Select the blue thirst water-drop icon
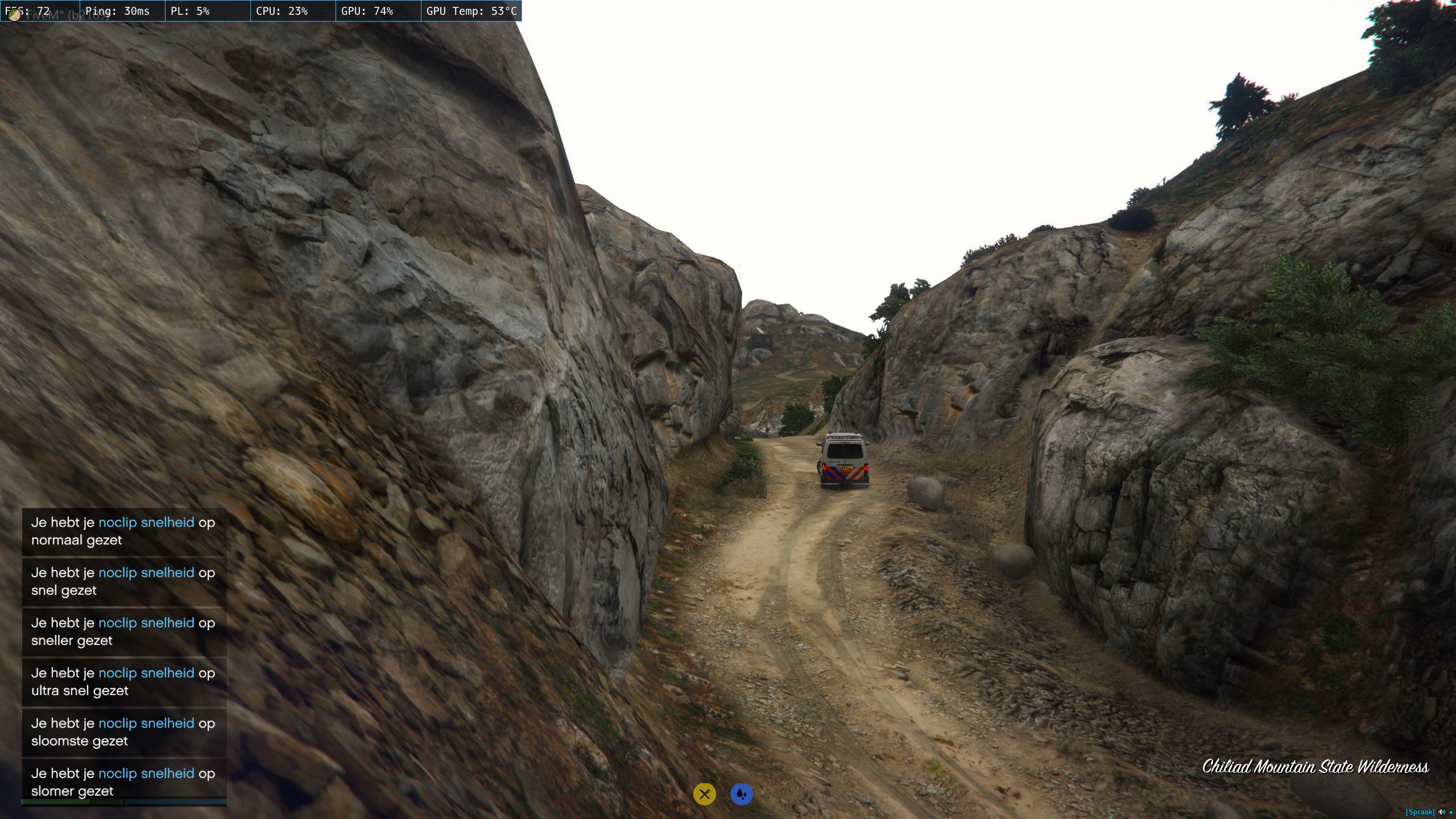The height and width of the screenshot is (819, 1456). point(741,794)
